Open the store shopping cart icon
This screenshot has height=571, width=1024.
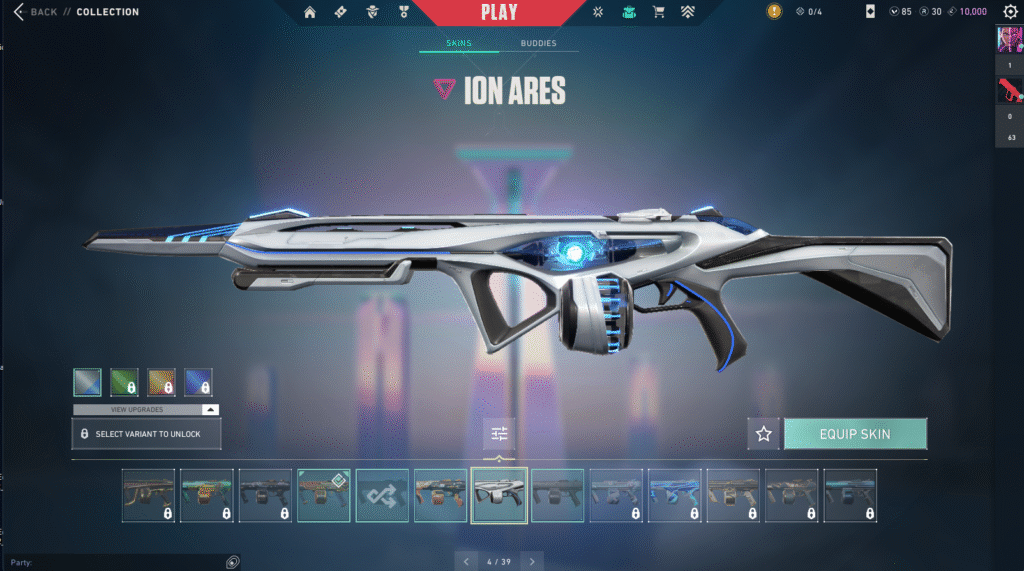click(x=658, y=12)
